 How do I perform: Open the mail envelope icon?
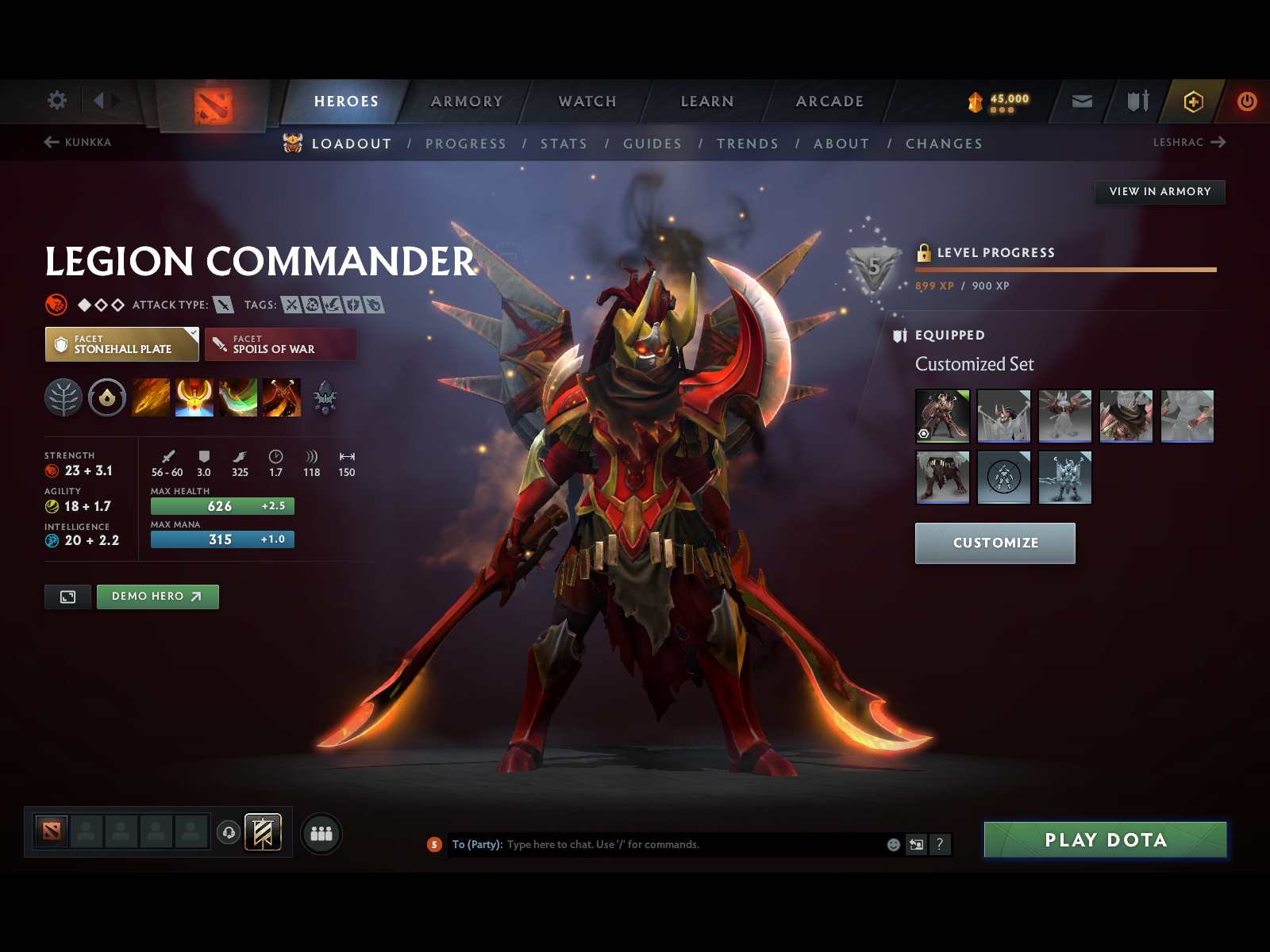[1080, 102]
